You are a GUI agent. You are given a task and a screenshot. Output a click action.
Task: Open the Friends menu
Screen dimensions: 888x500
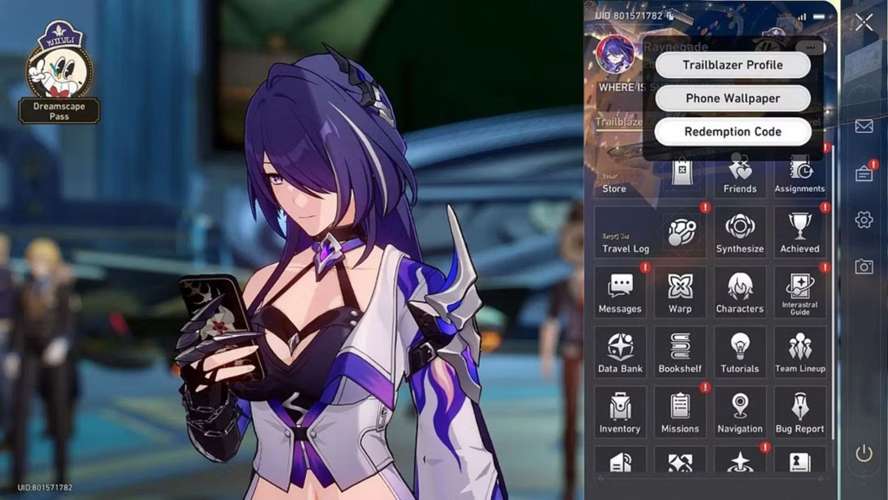point(740,173)
